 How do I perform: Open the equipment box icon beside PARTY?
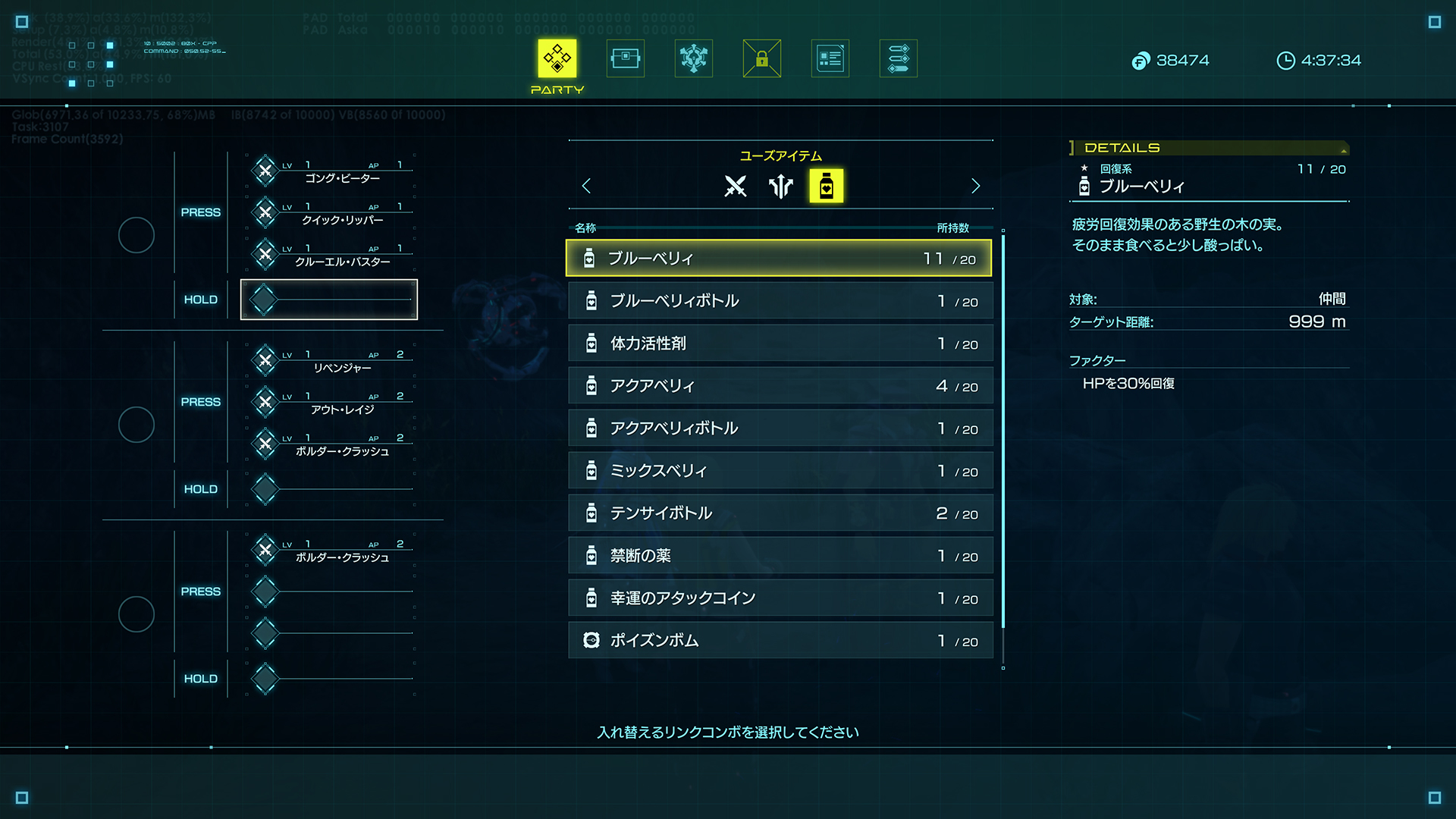[x=625, y=58]
